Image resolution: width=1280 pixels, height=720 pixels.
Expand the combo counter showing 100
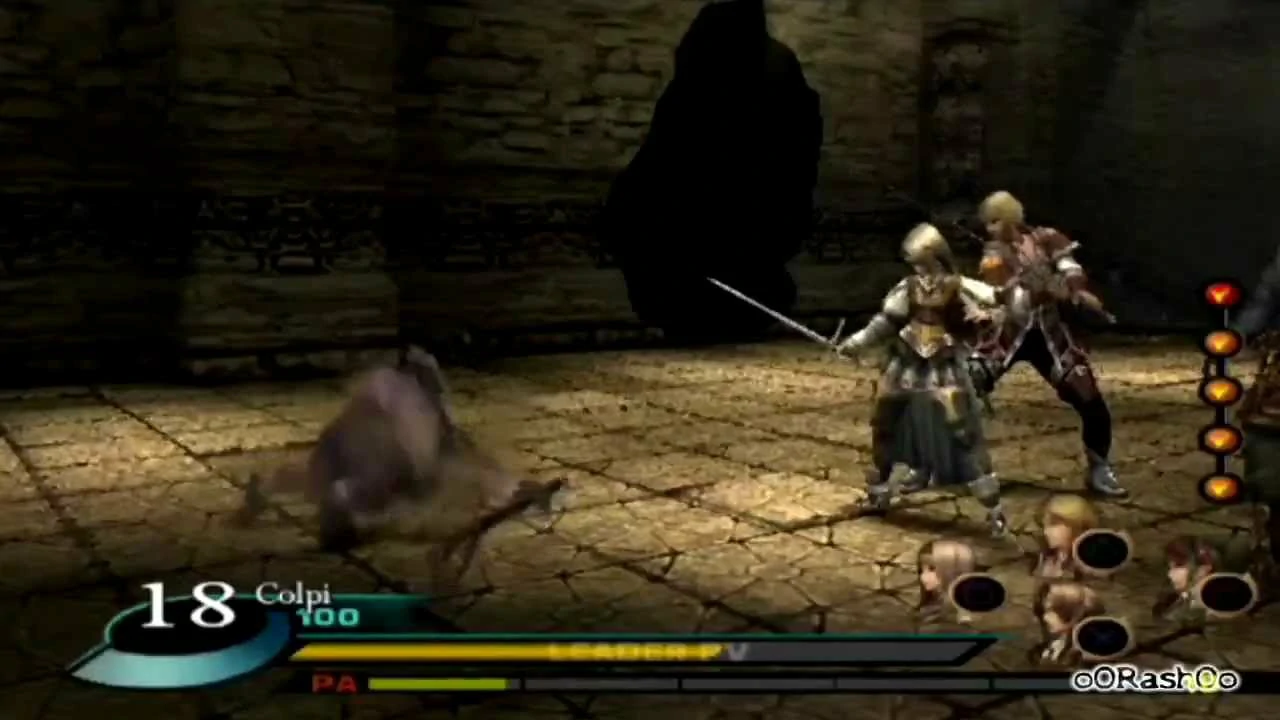tap(327, 617)
